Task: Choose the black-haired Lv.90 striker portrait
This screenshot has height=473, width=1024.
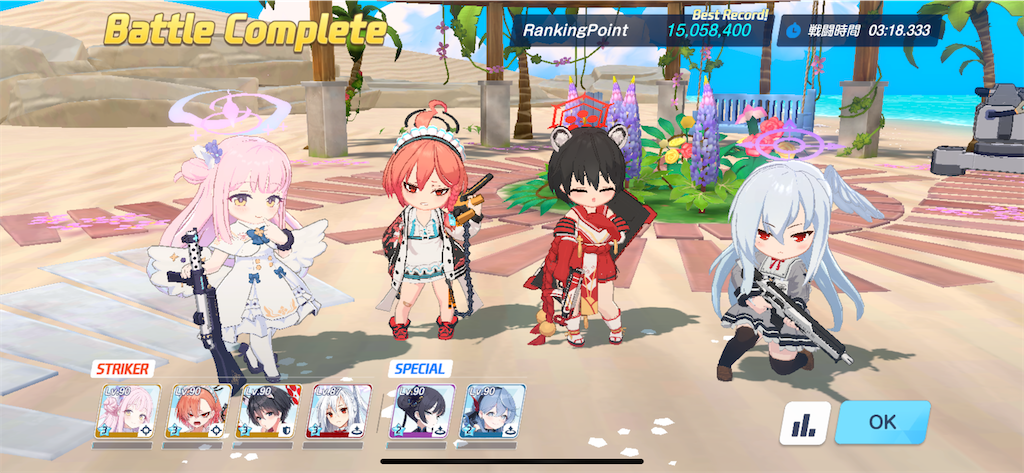Action: pos(266,412)
